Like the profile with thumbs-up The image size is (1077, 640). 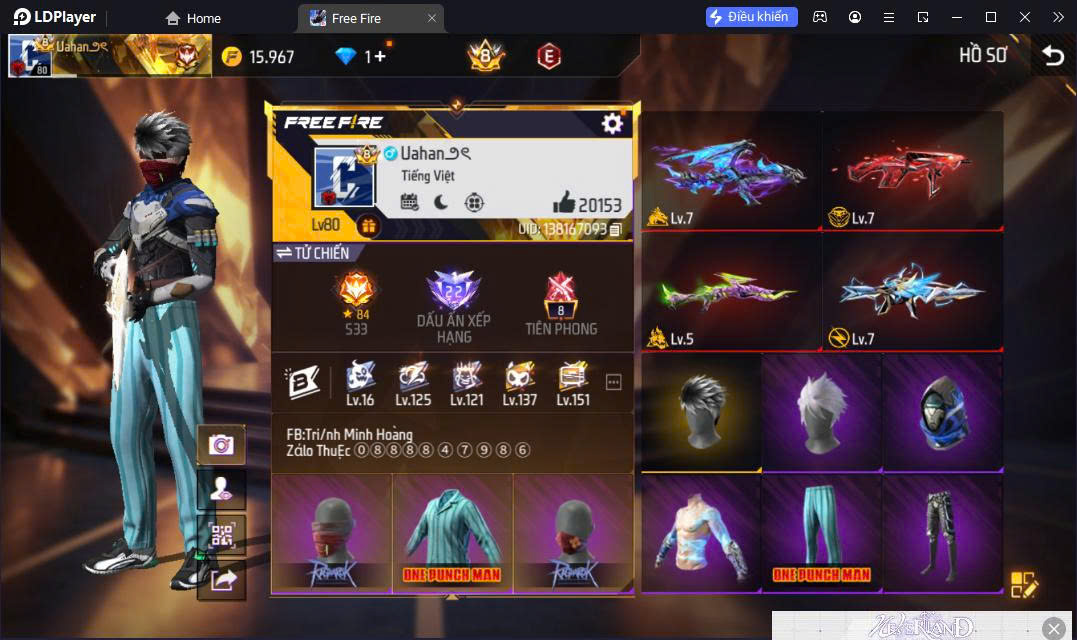(x=564, y=204)
